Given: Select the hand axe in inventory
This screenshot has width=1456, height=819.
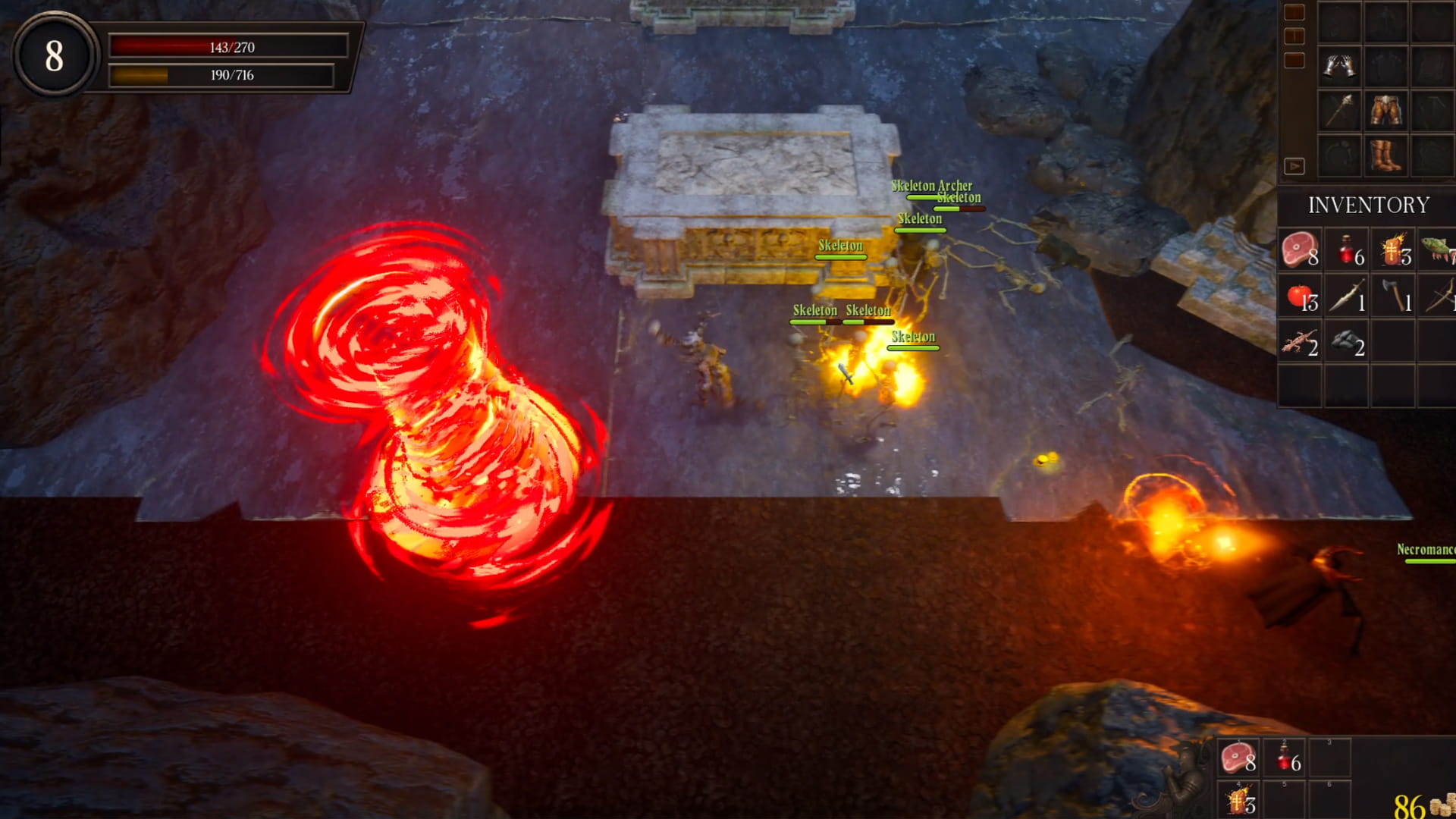Looking at the screenshot, I should 1394,296.
